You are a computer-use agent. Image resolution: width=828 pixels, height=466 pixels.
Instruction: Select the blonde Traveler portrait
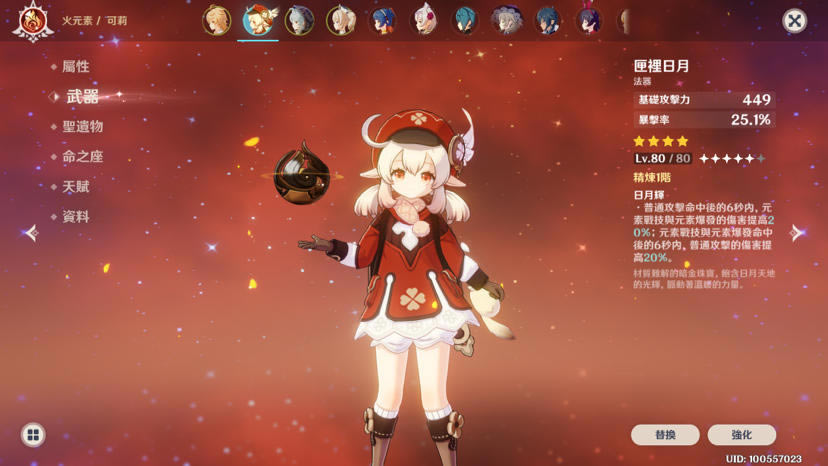click(217, 20)
